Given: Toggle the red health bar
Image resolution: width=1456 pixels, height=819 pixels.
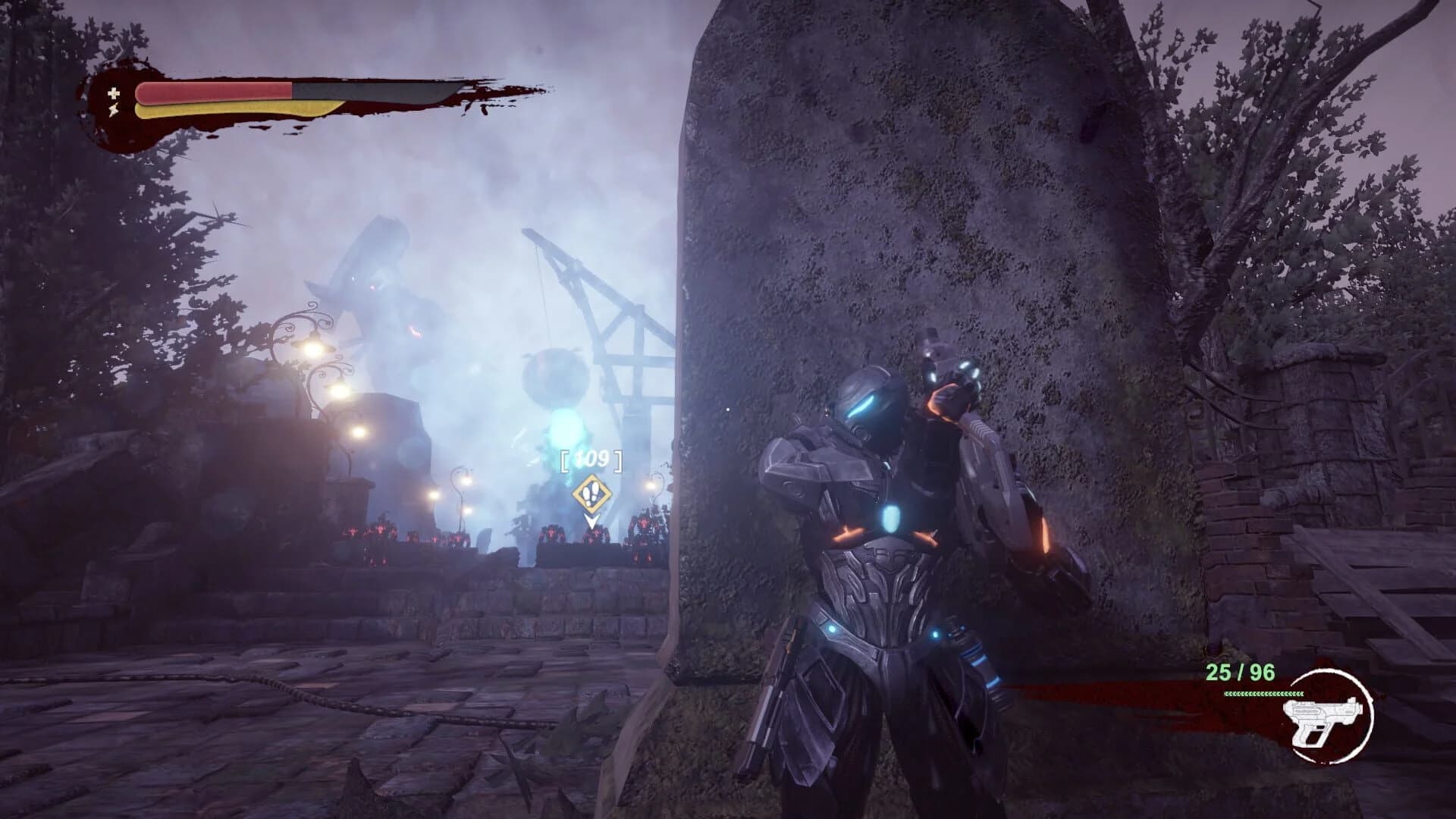Looking at the screenshot, I should (x=212, y=92).
